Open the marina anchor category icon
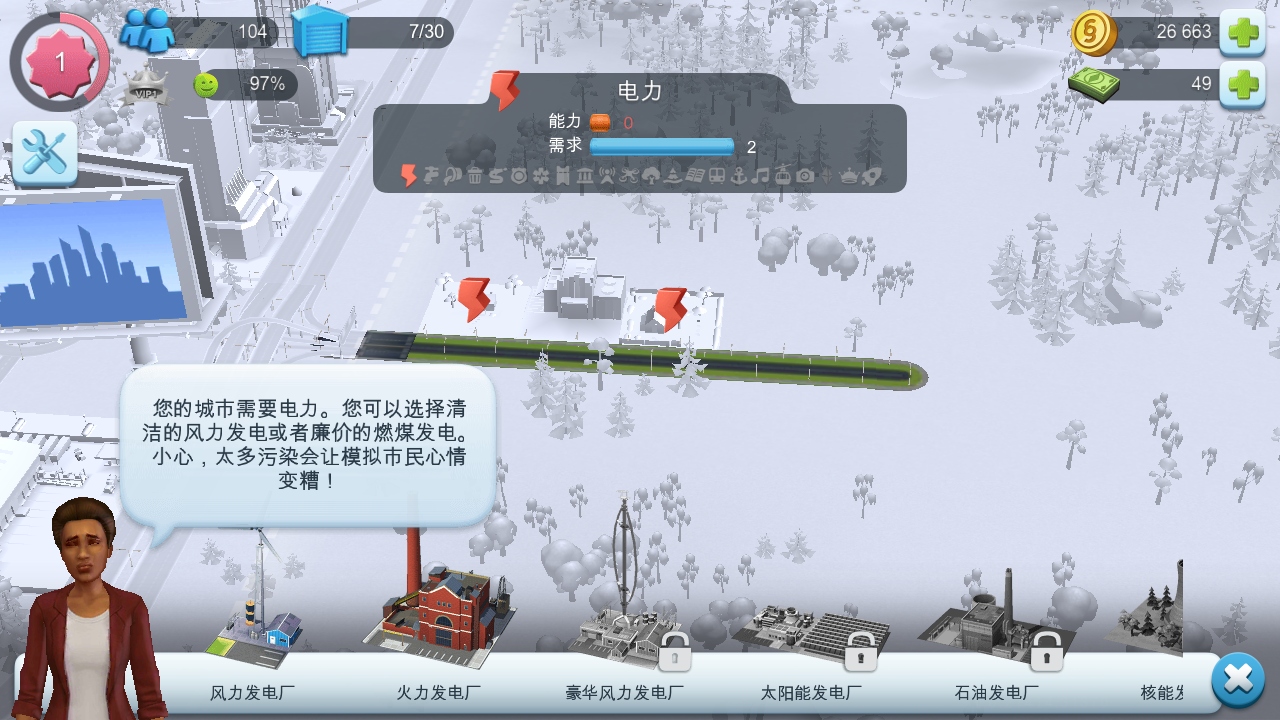This screenshot has height=720, width=1280. (737, 174)
